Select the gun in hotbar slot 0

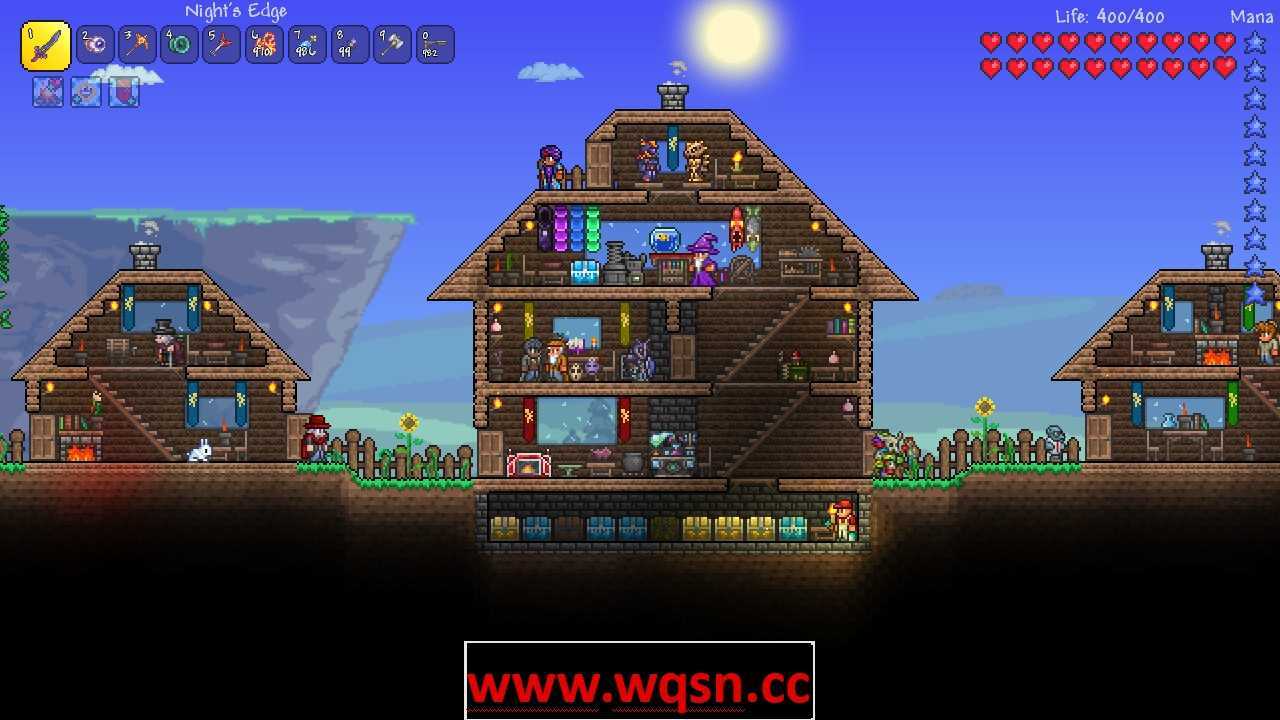coord(433,44)
